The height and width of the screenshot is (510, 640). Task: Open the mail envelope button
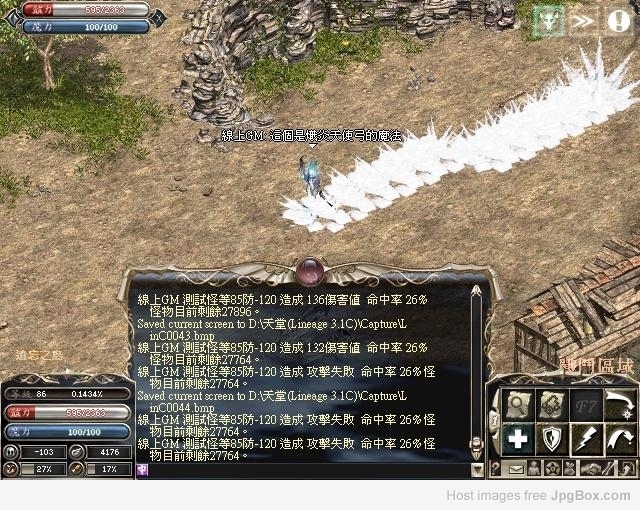point(517,468)
